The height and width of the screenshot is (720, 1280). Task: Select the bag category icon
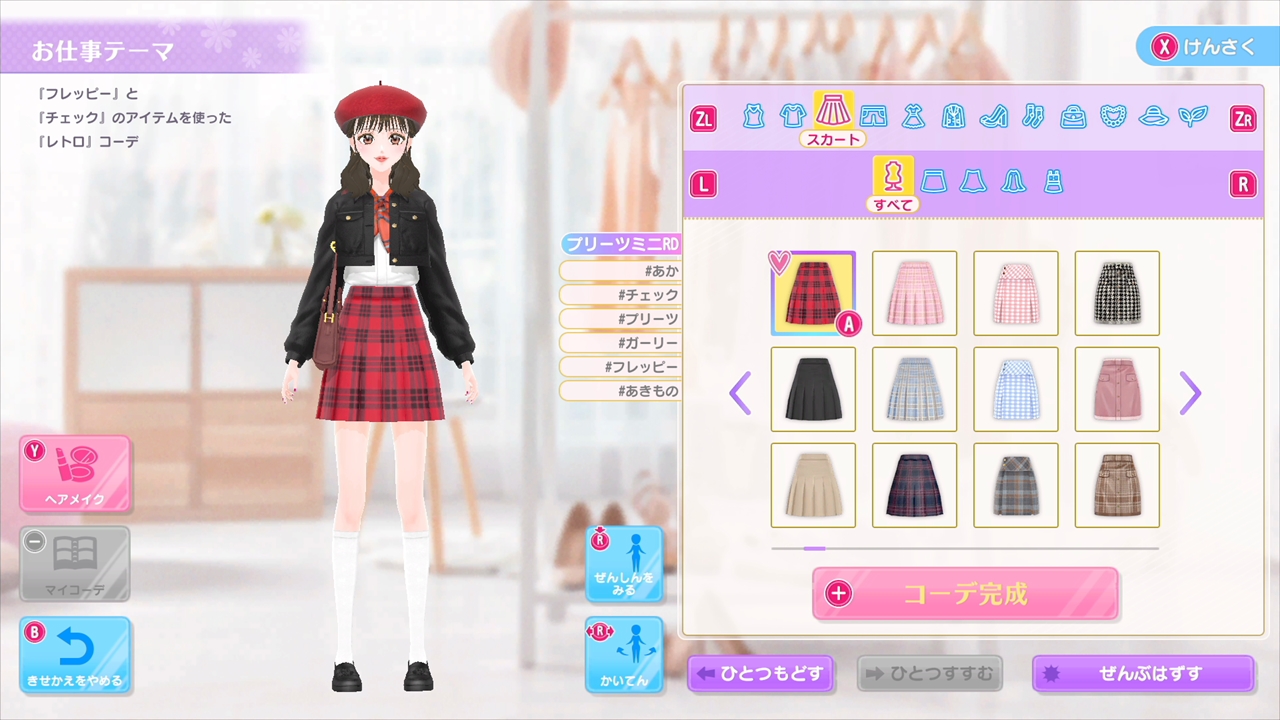[1072, 115]
